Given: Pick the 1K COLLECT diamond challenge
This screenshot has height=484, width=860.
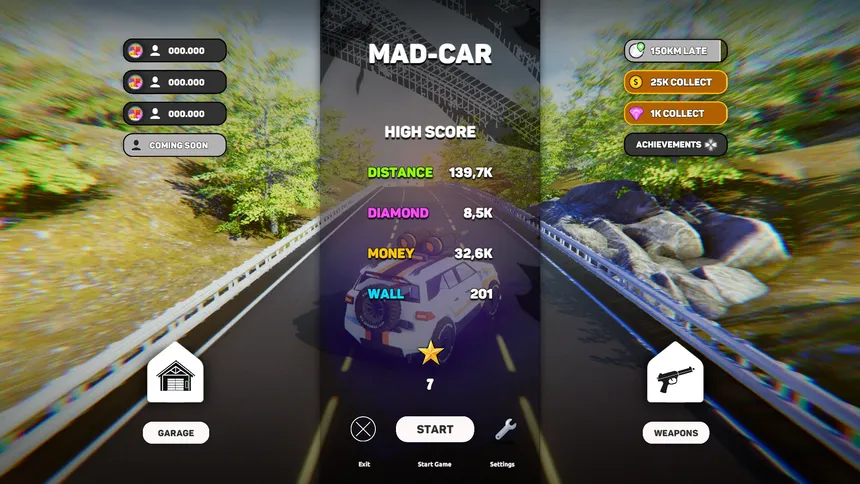Looking at the screenshot, I should (x=675, y=113).
